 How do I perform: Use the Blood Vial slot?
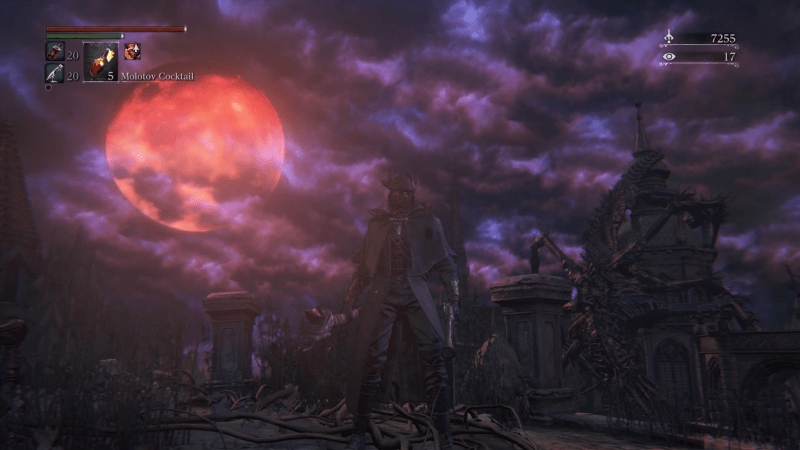54,51
